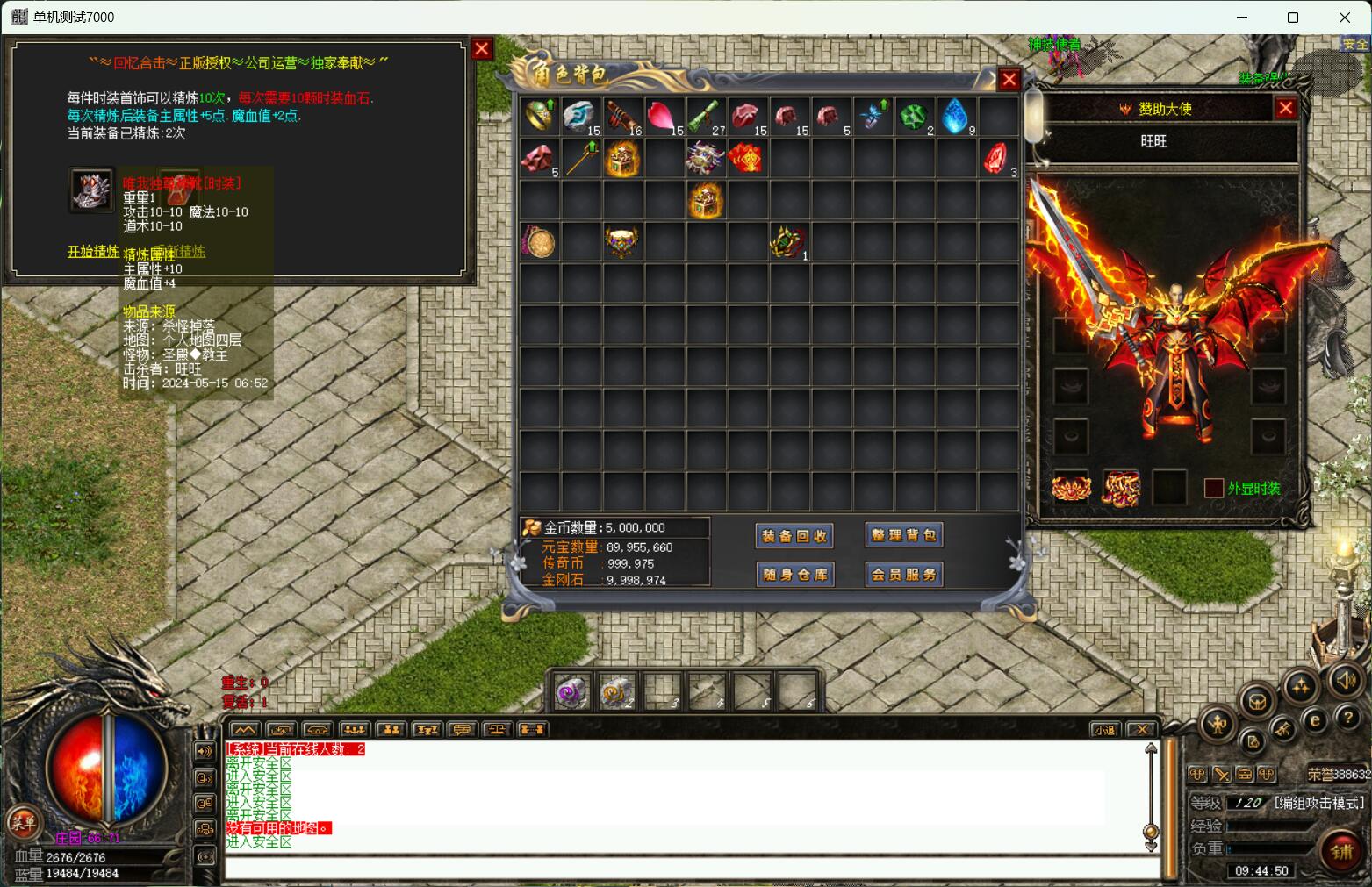Viewport: 1372px width, 887px height.
Task: Open the round 菜单 menu button
Action: [23, 822]
